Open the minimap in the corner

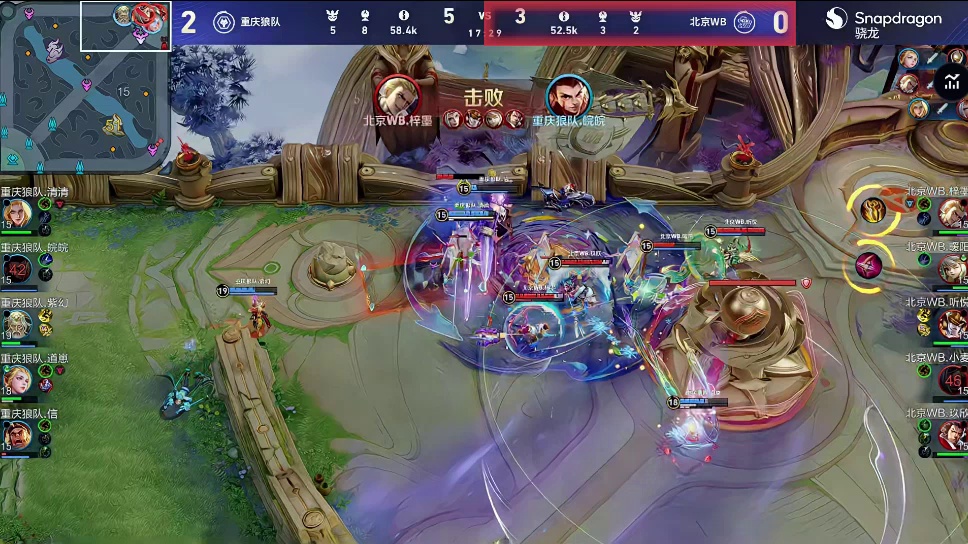85,85
